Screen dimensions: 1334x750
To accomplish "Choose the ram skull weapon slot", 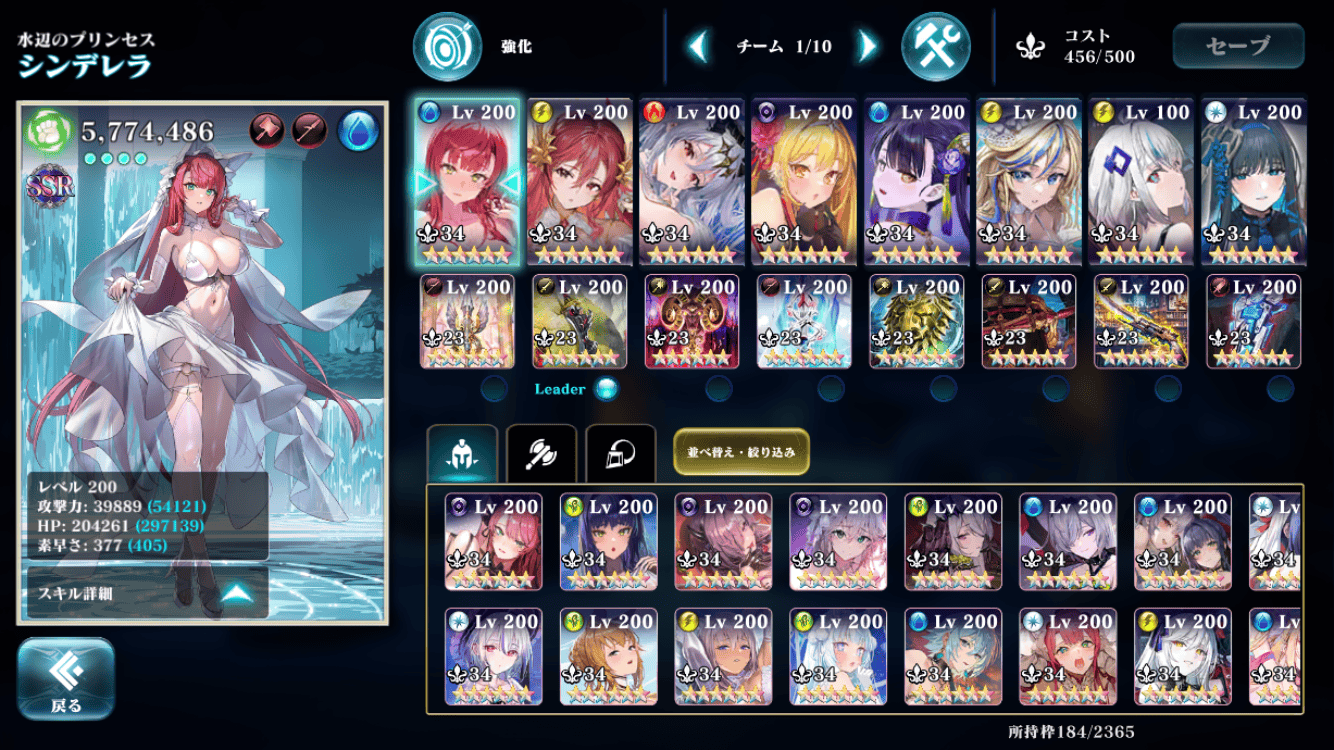I will [x=692, y=321].
